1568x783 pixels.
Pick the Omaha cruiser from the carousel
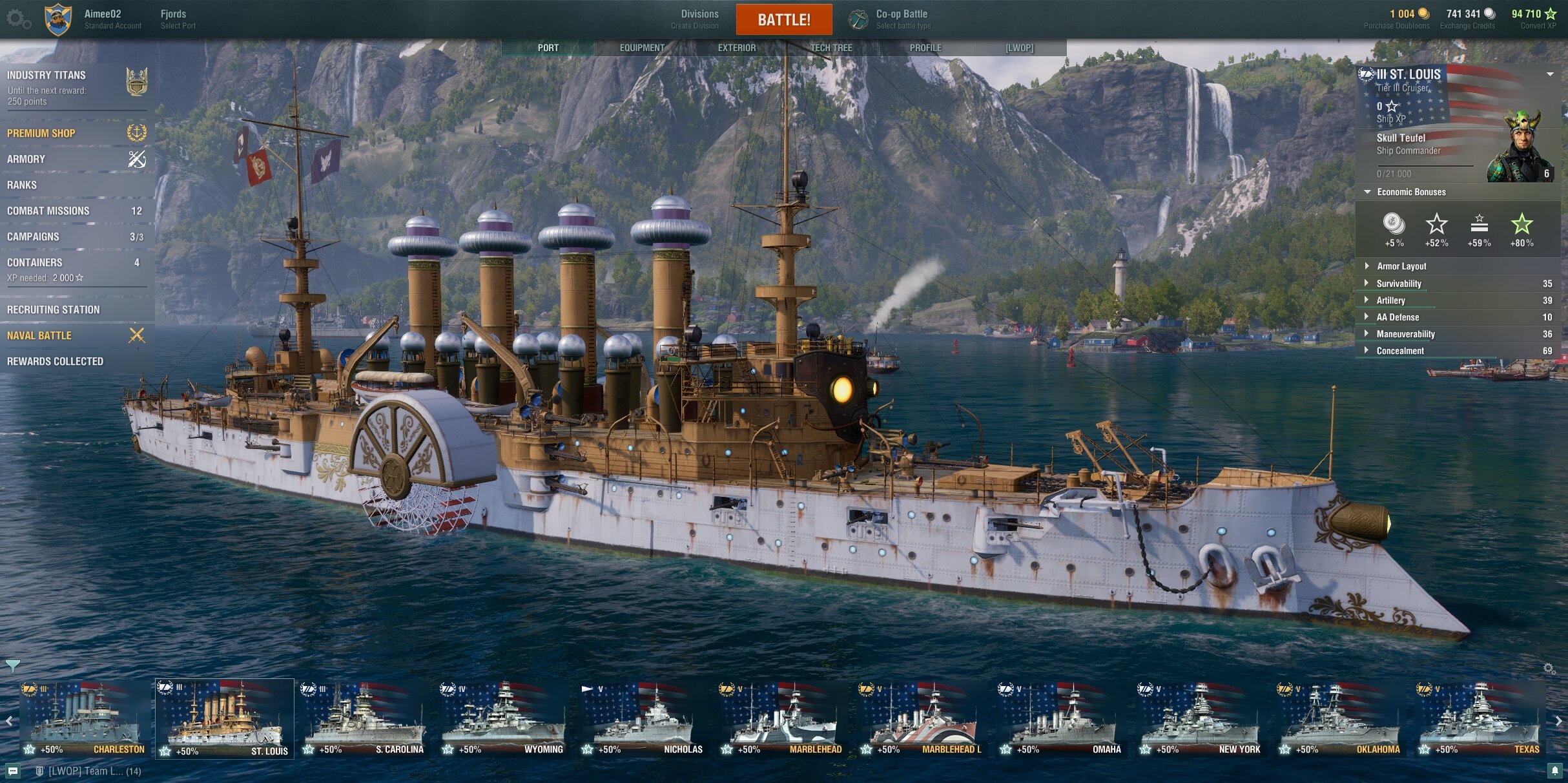click(1061, 718)
